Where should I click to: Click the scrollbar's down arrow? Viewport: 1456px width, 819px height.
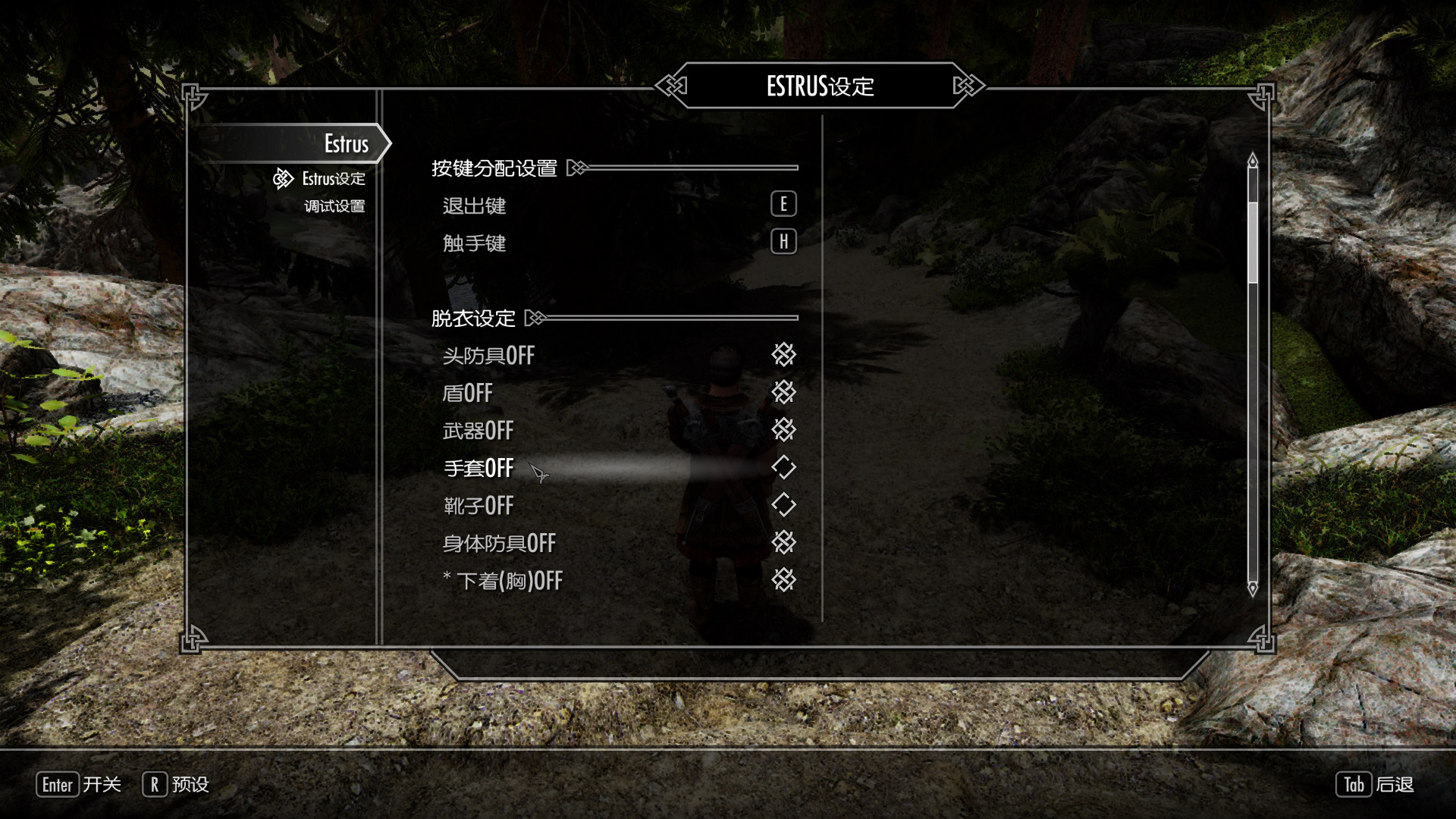click(x=1253, y=588)
